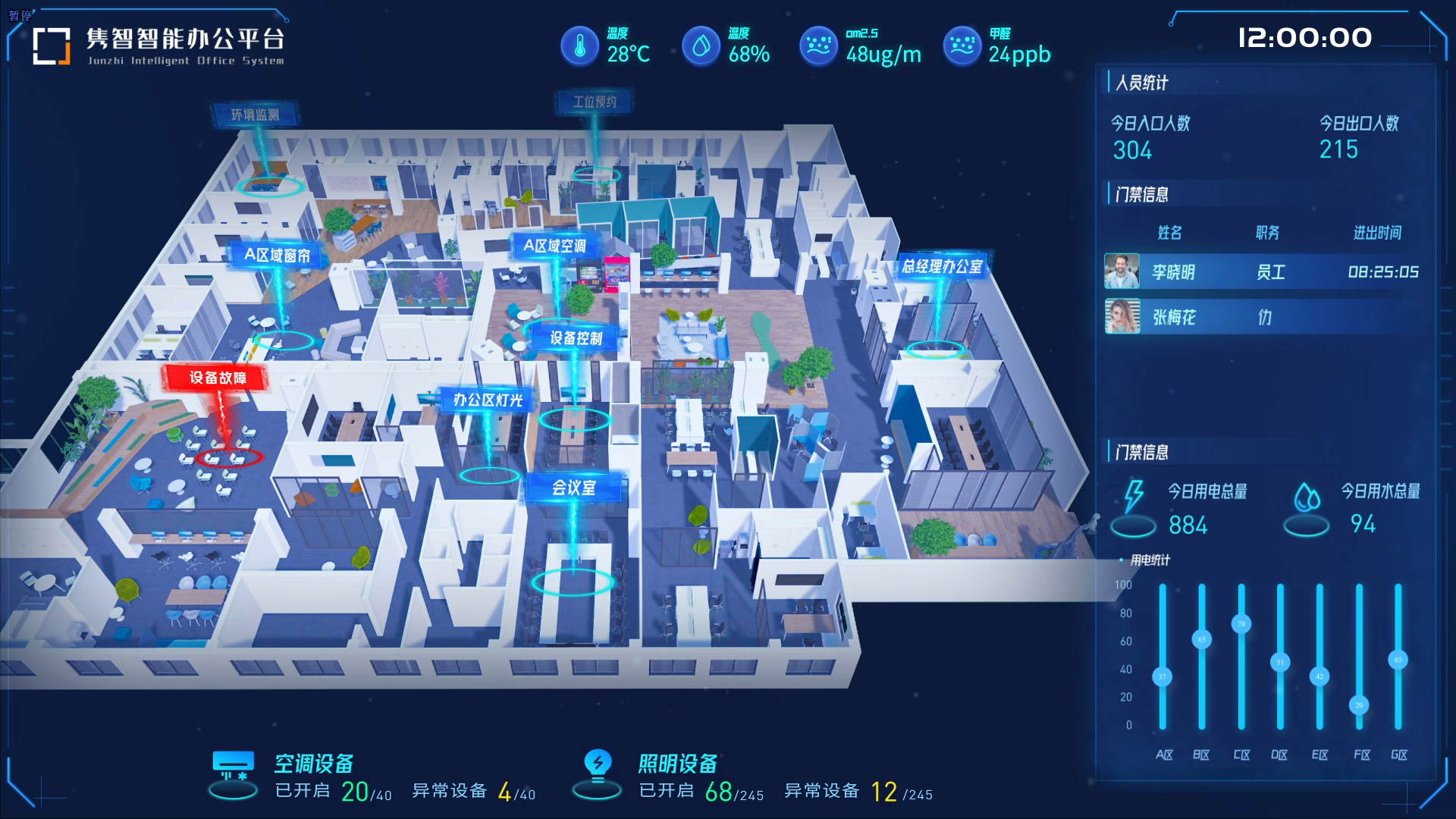
Task: Open the 环境监测 map label
Action: 255,115
